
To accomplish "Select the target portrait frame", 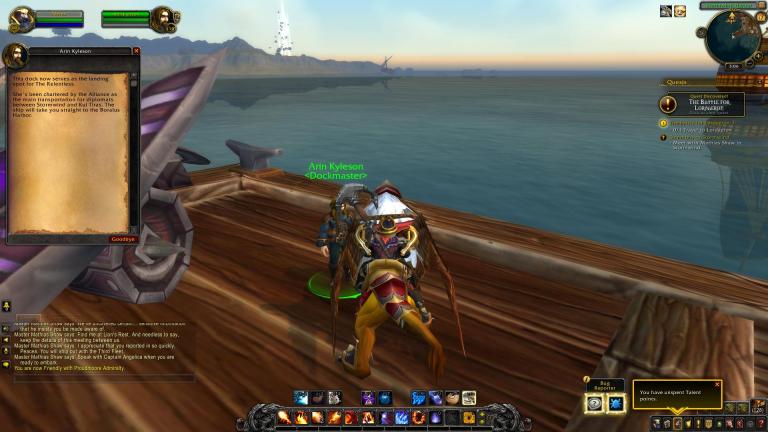I will pyautogui.click(x=163, y=18).
